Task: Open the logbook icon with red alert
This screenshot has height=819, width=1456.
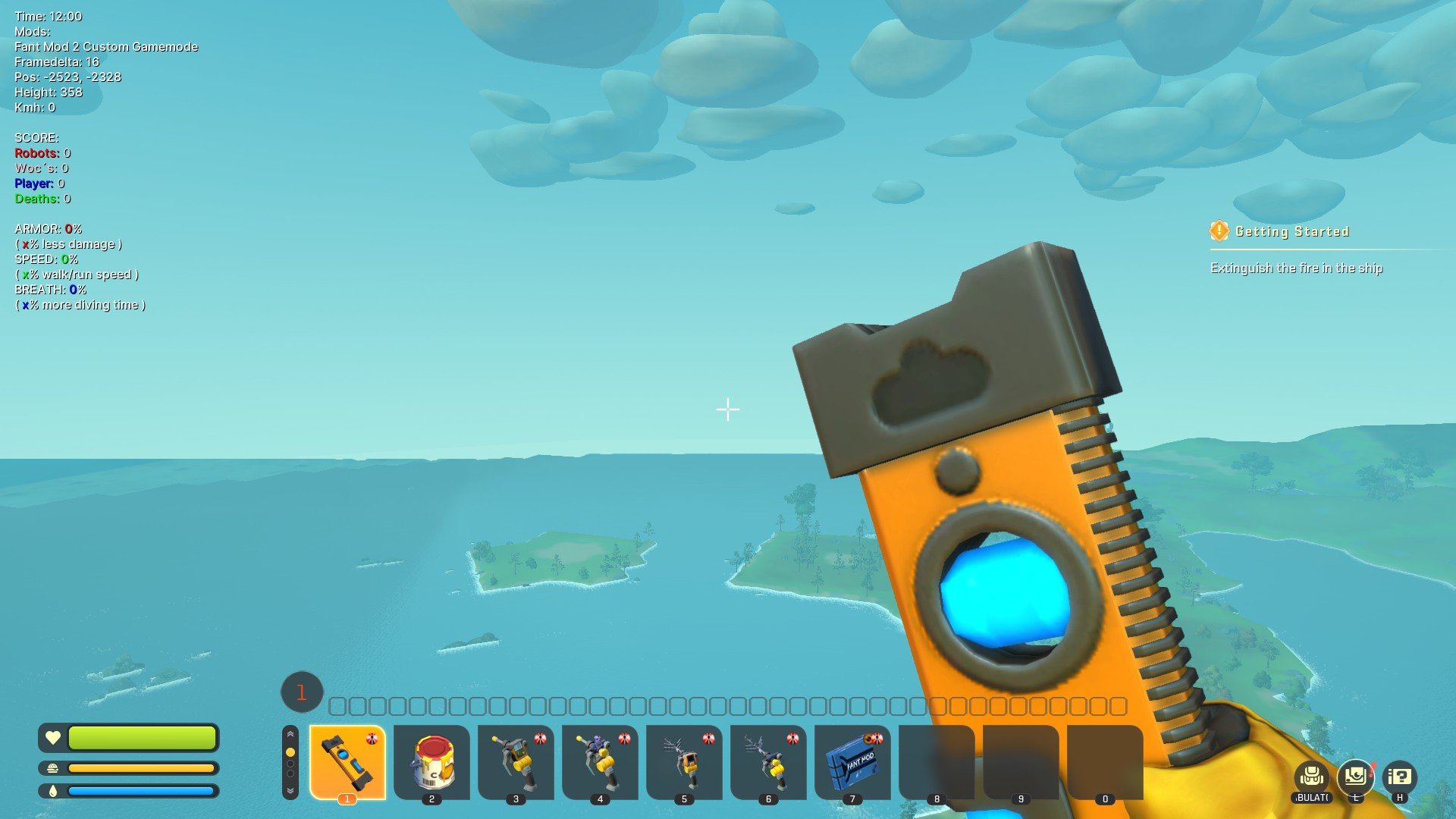Action: click(1356, 777)
